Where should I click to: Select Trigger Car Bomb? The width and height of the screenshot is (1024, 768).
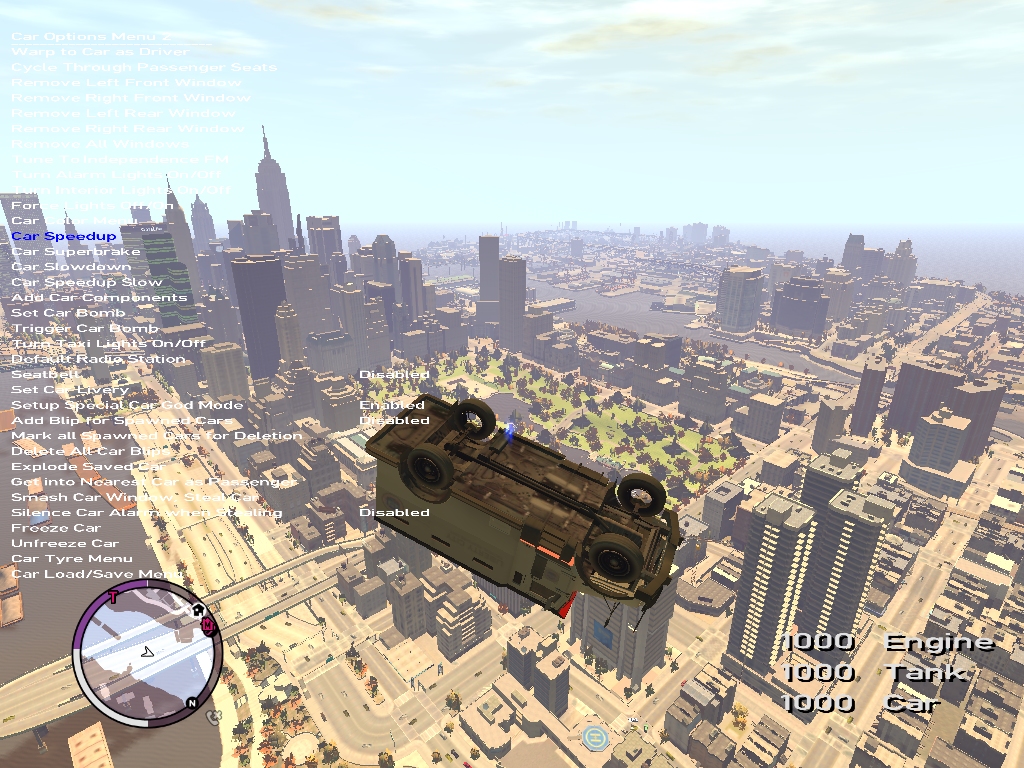click(x=85, y=328)
